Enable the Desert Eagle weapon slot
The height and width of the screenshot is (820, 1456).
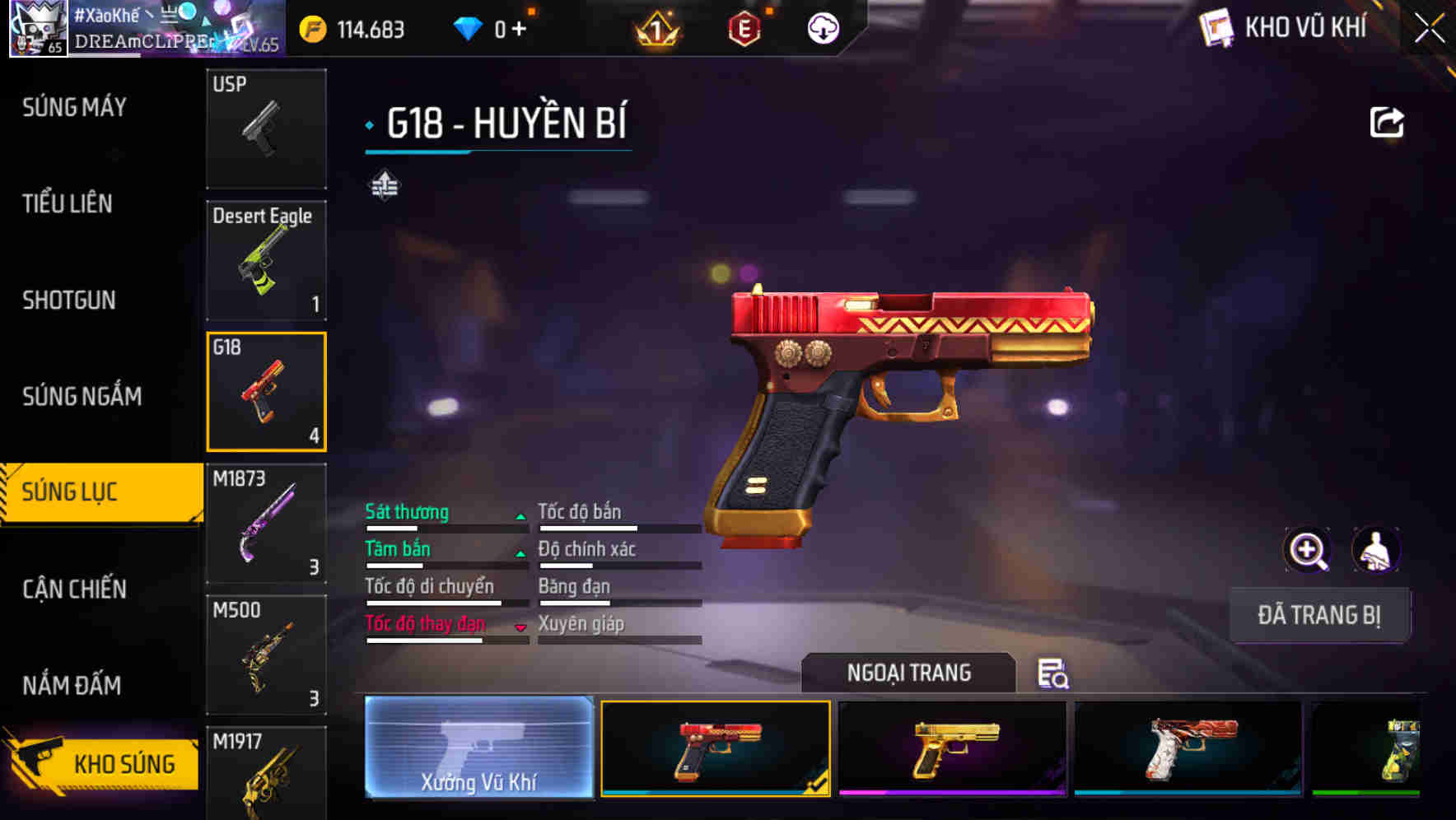(266, 259)
